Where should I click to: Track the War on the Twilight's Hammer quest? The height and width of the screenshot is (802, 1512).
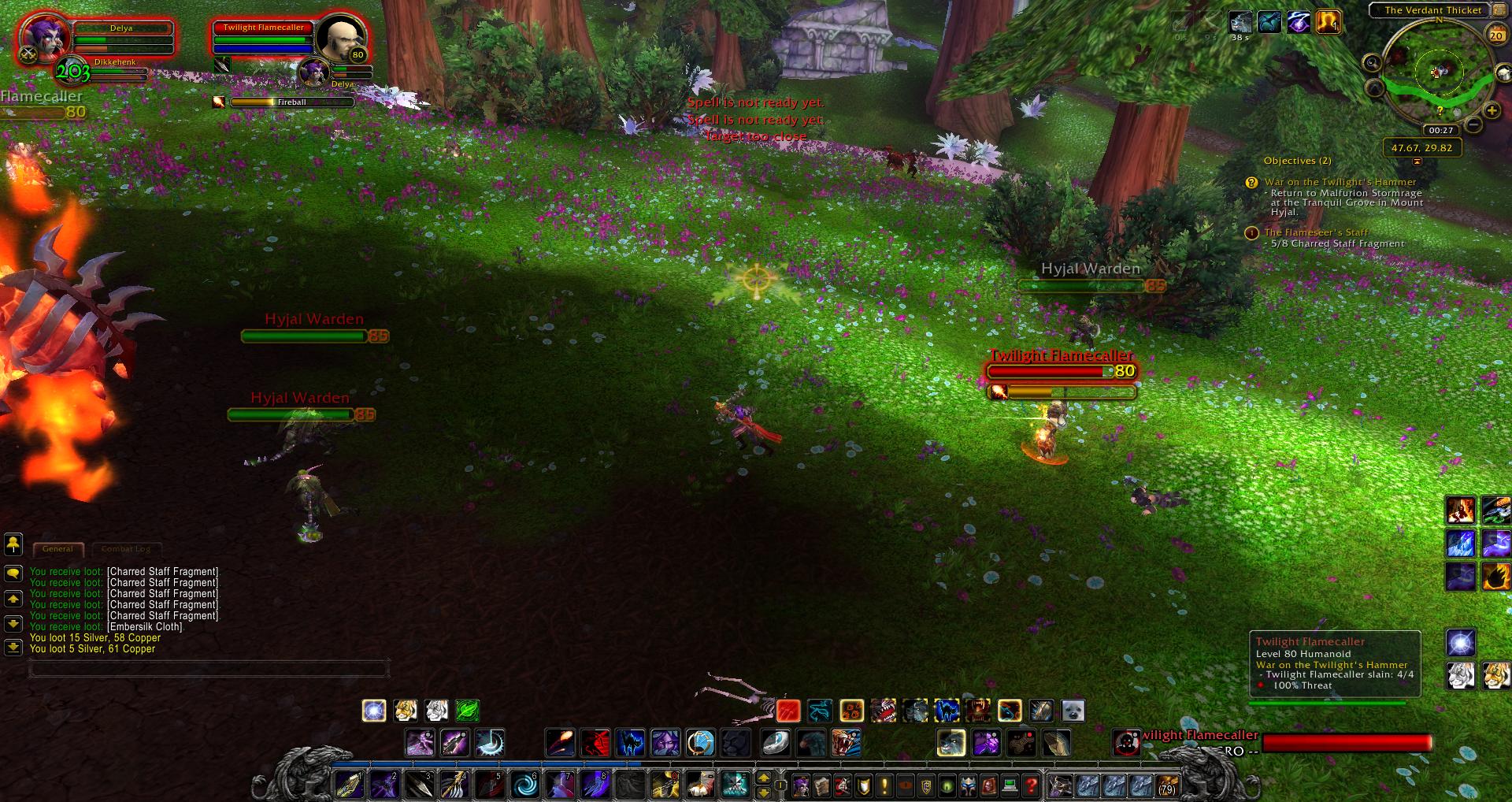tap(1340, 182)
